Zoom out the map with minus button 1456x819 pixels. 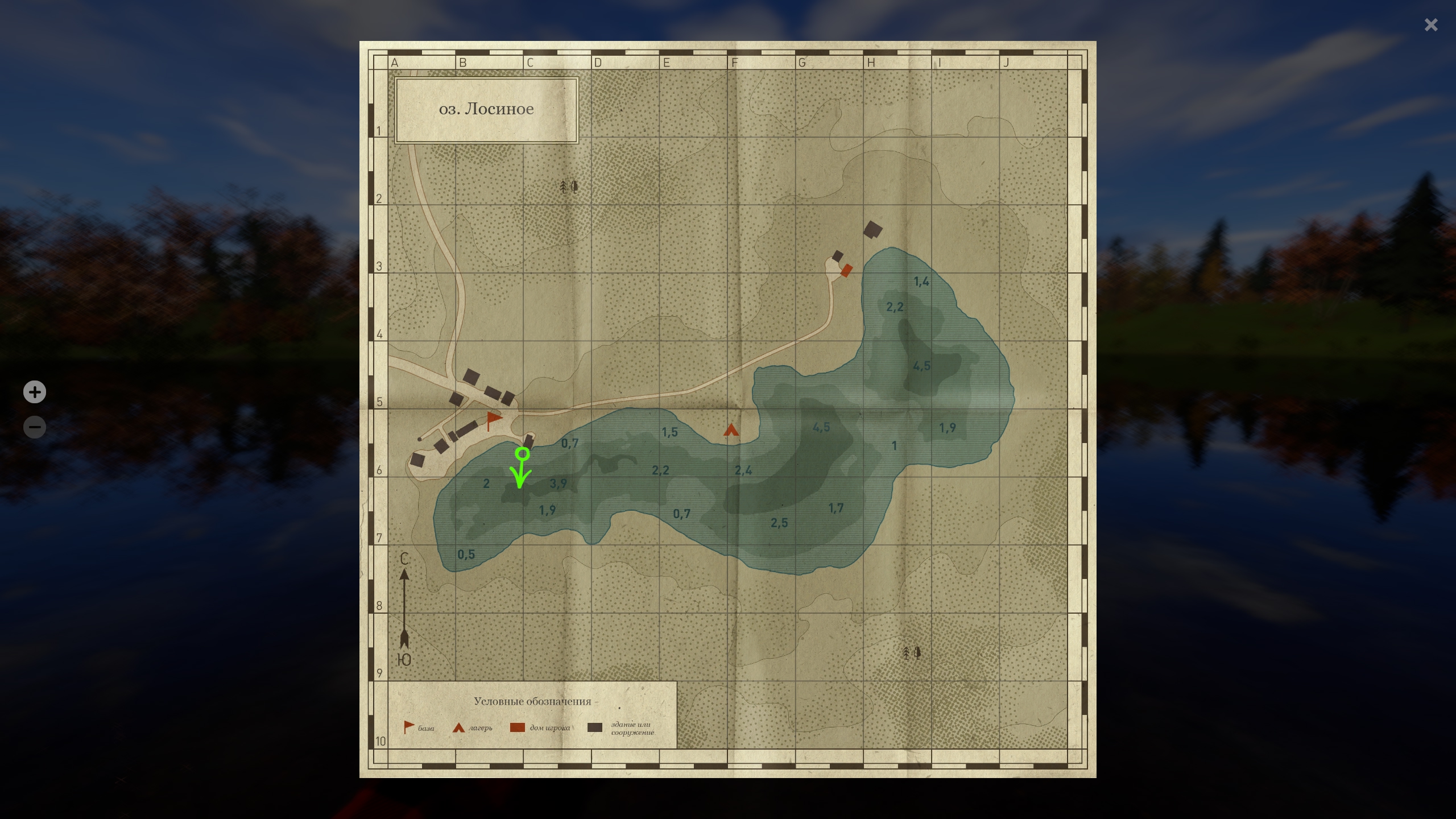35,427
